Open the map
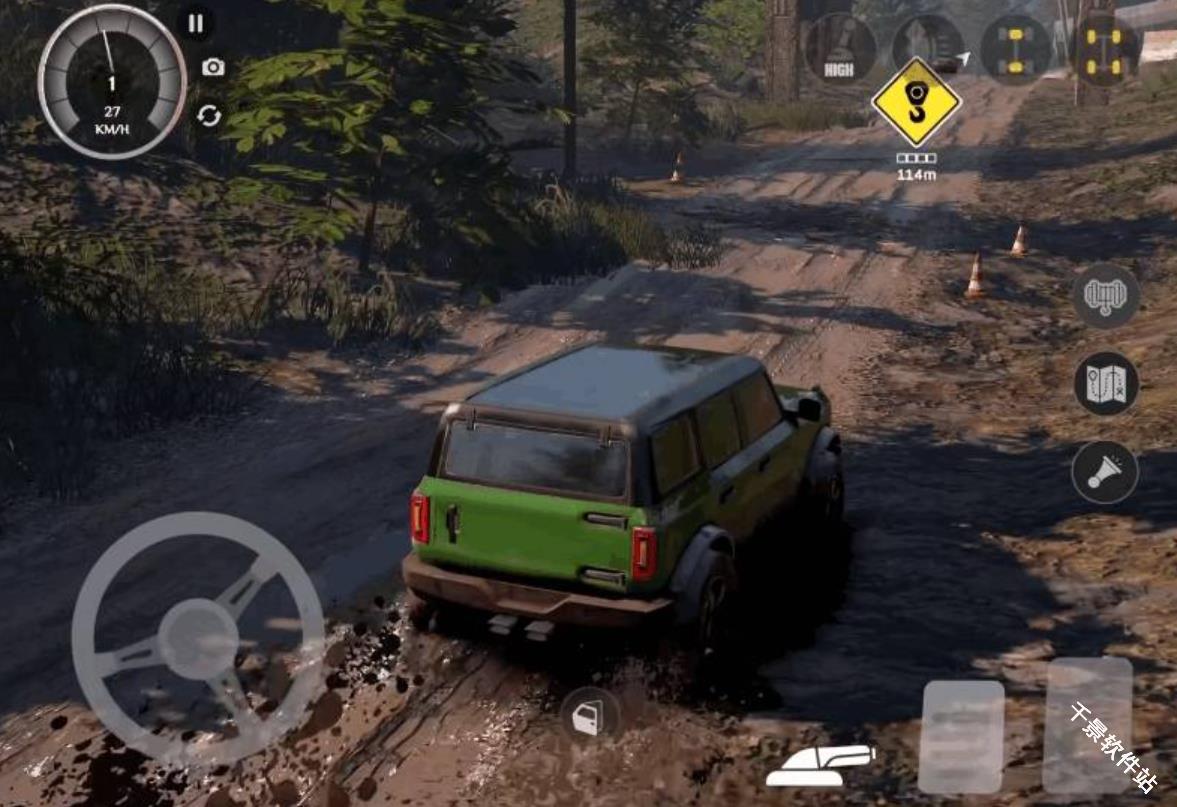This screenshot has height=807, width=1177. pyautogui.click(x=1106, y=384)
